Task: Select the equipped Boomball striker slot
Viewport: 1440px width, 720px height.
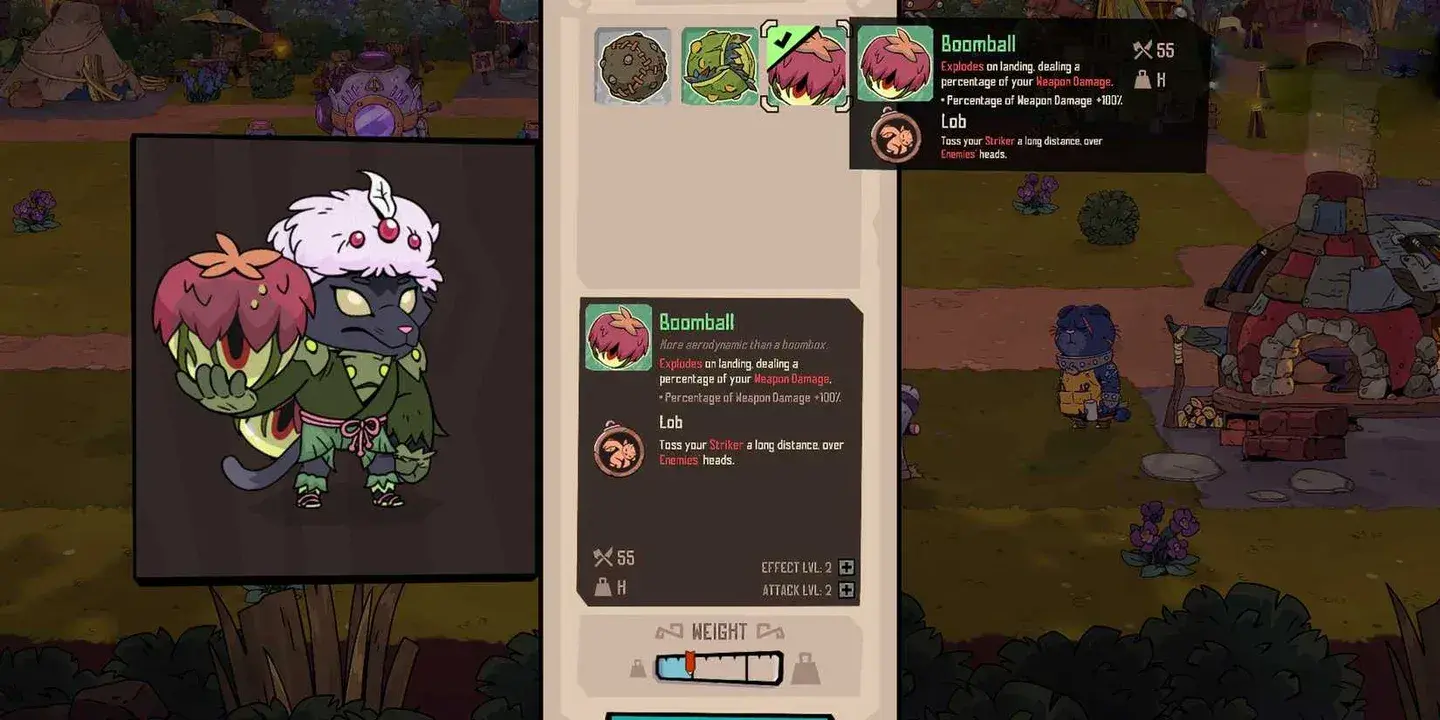Action: pos(805,66)
